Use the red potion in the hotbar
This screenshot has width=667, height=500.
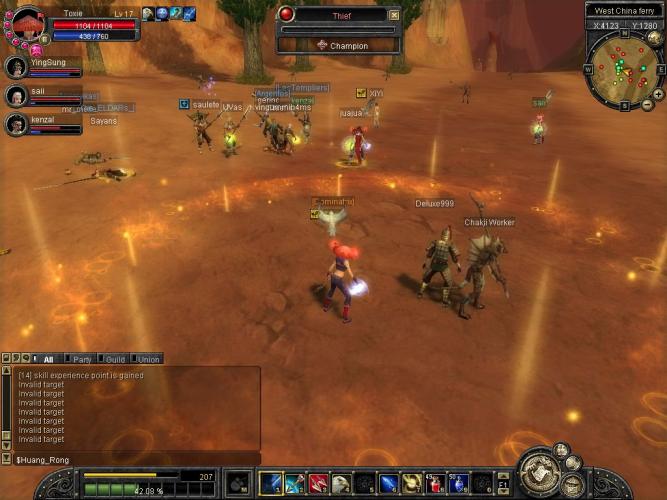coord(437,484)
